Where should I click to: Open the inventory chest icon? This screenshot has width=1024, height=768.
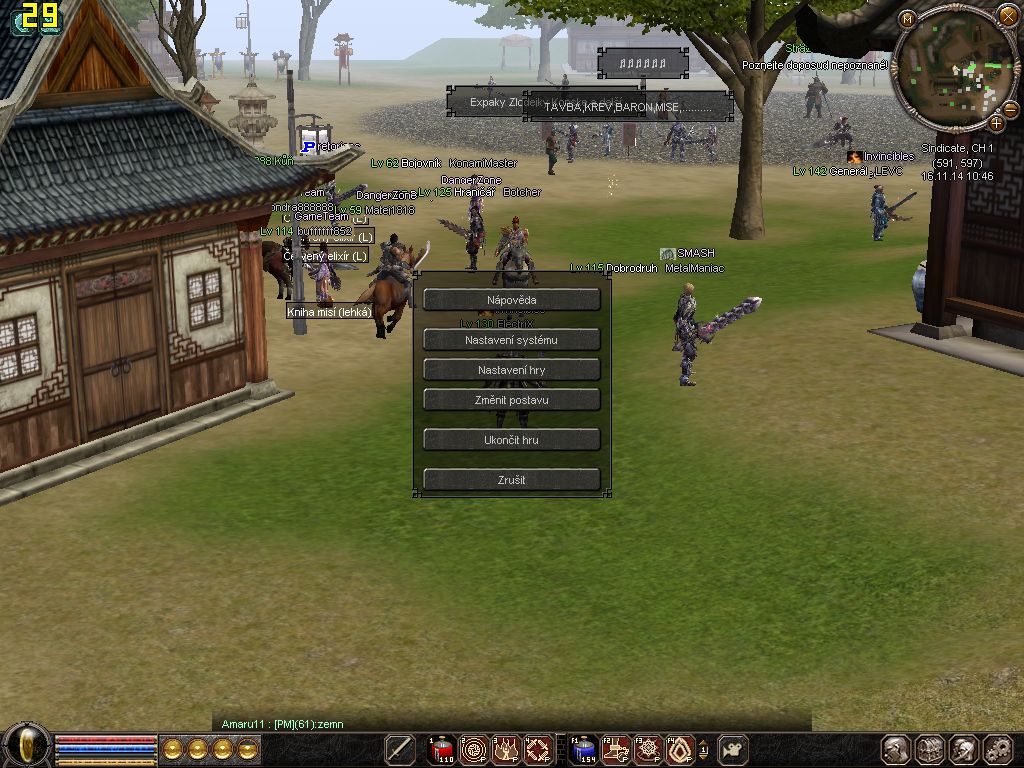pos(930,749)
